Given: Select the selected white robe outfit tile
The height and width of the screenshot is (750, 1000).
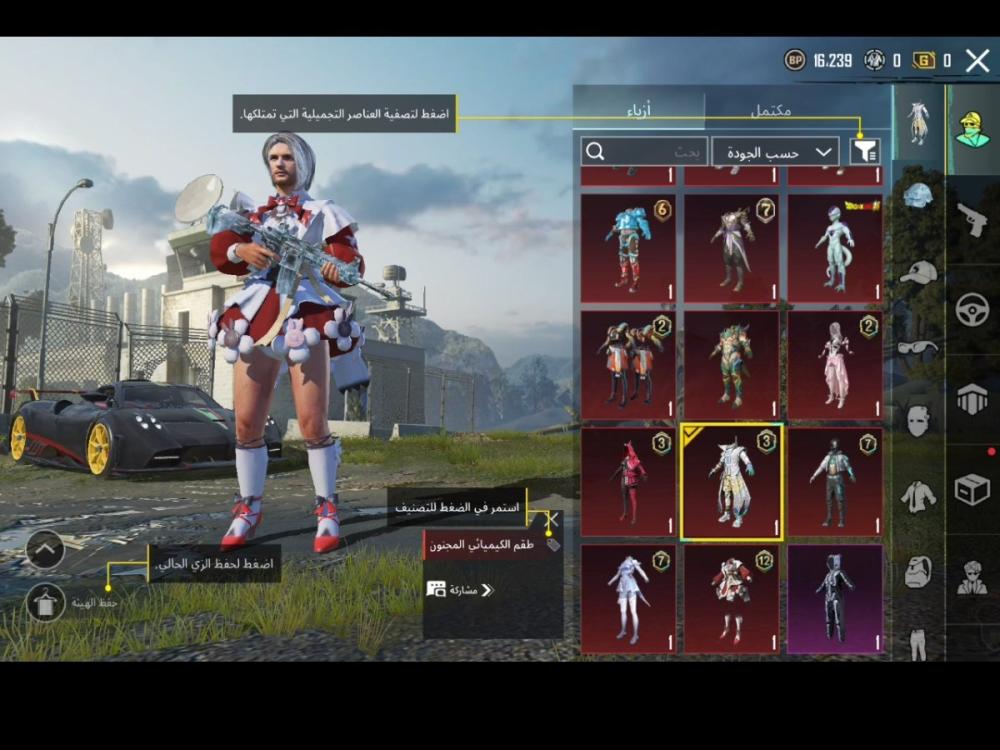Looking at the screenshot, I should tap(731, 482).
